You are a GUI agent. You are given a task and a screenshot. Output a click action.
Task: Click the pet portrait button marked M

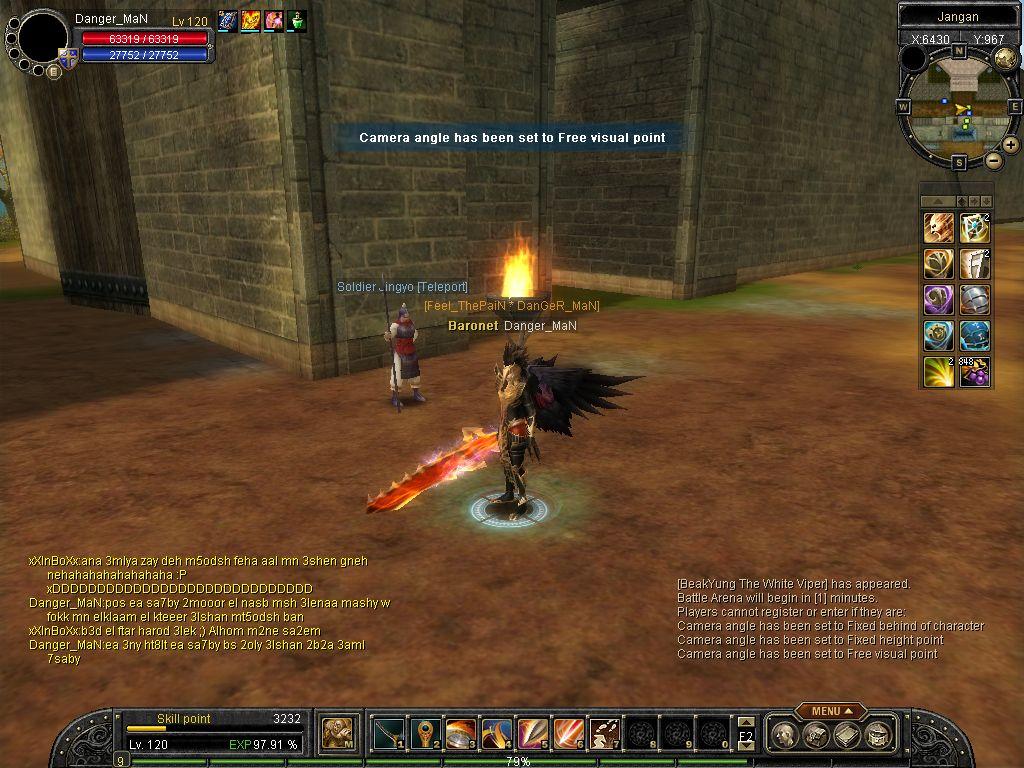click(337, 734)
